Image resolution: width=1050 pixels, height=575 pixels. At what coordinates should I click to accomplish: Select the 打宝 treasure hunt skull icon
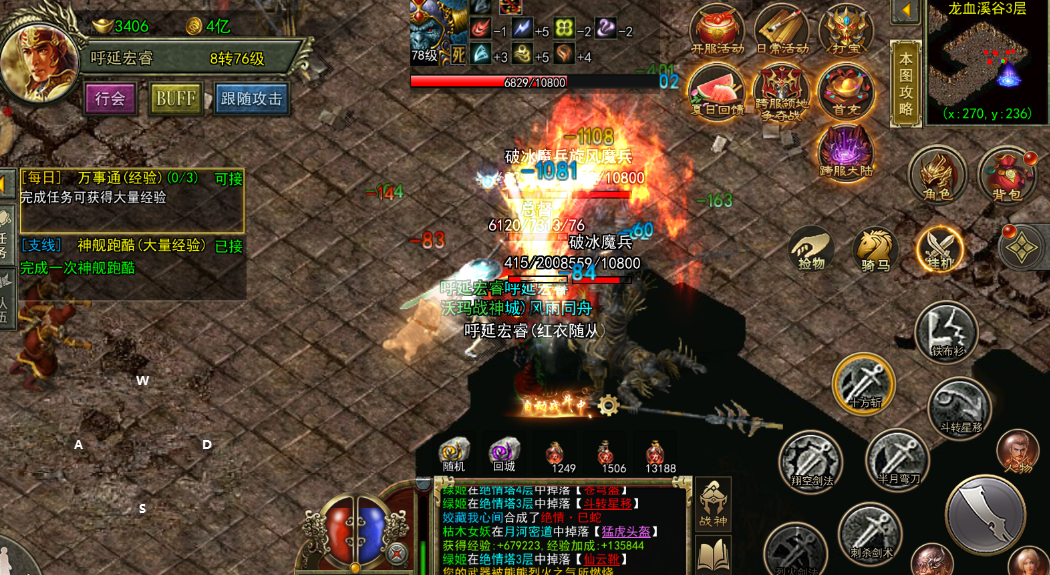(845, 28)
